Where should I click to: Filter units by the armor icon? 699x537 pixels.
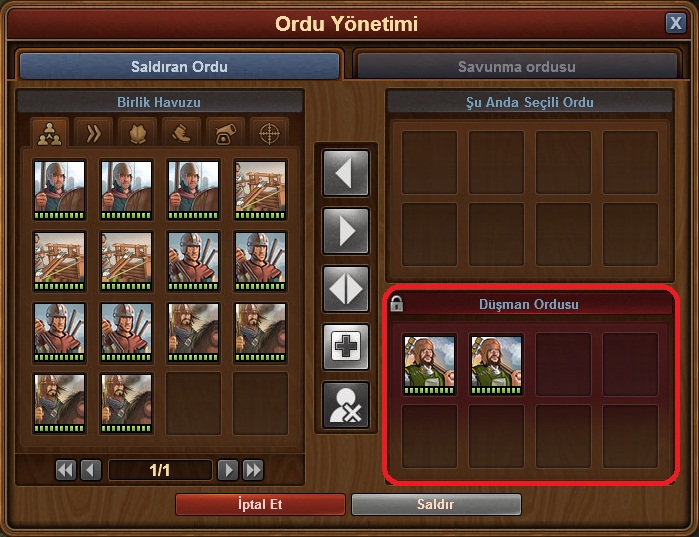click(x=137, y=132)
